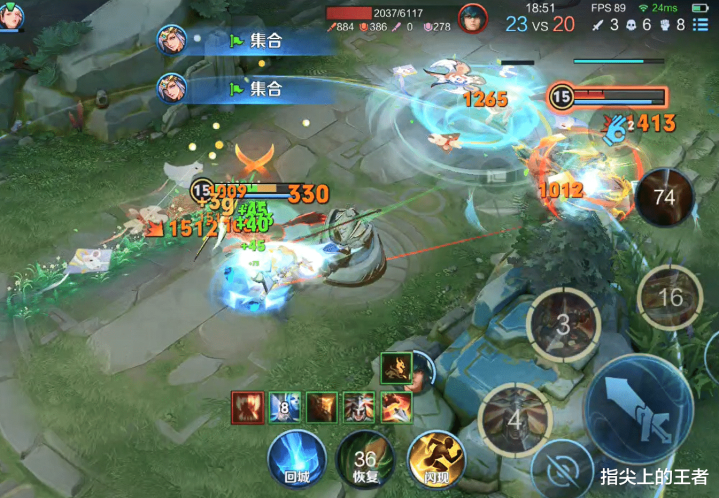
Task: Cast the 闪现 flash summoner spell
Action: [x=435, y=458]
